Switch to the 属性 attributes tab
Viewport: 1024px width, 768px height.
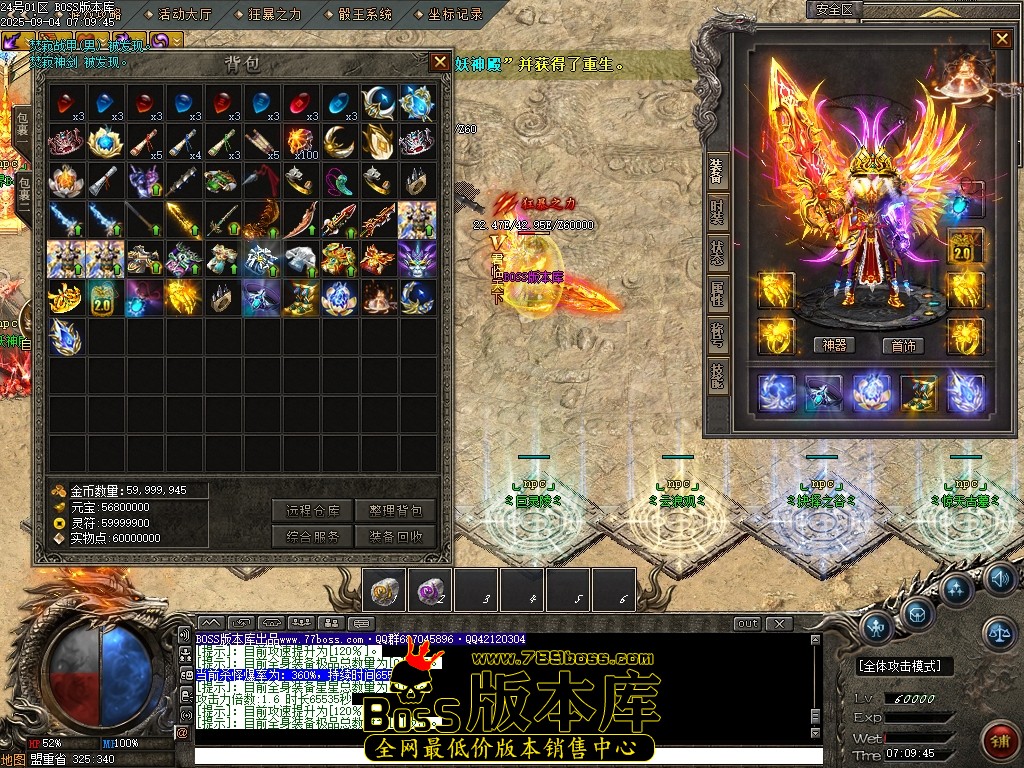click(x=717, y=292)
